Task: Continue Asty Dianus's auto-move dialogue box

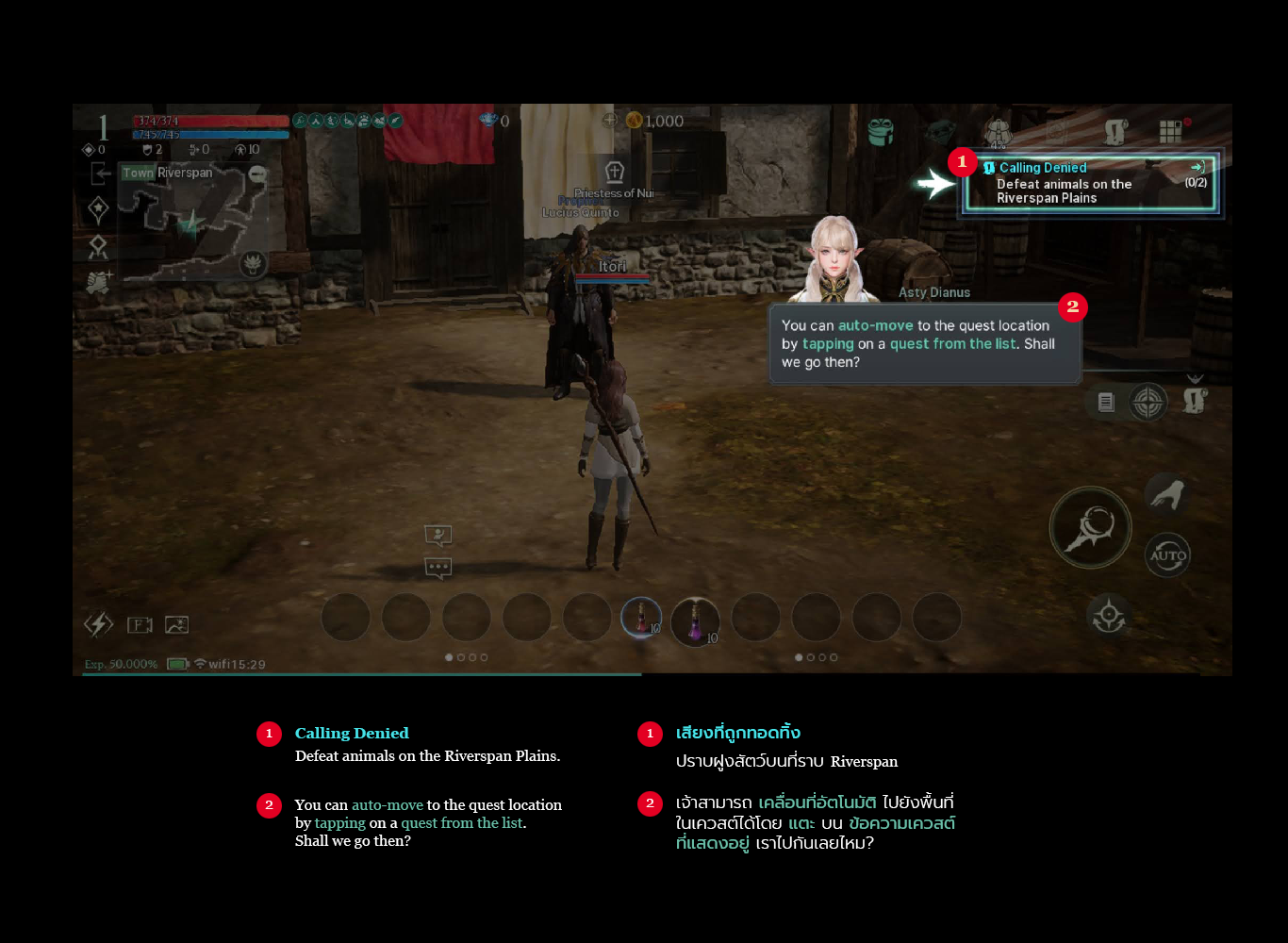Action: tap(924, 344)
